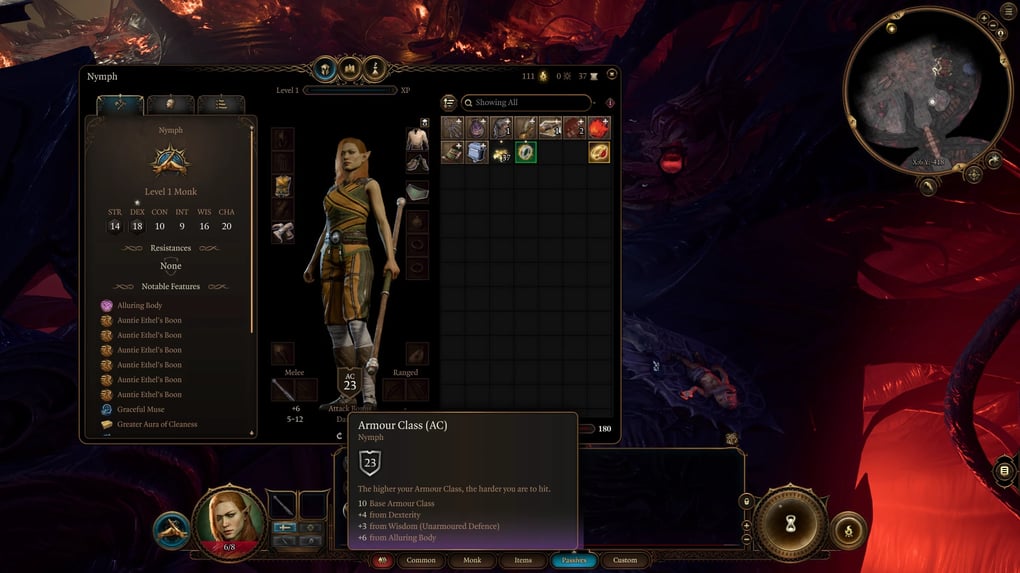The image size is (1020, 573).
Task: Open the Monk hotbar tab
Action: pos(472,560)
